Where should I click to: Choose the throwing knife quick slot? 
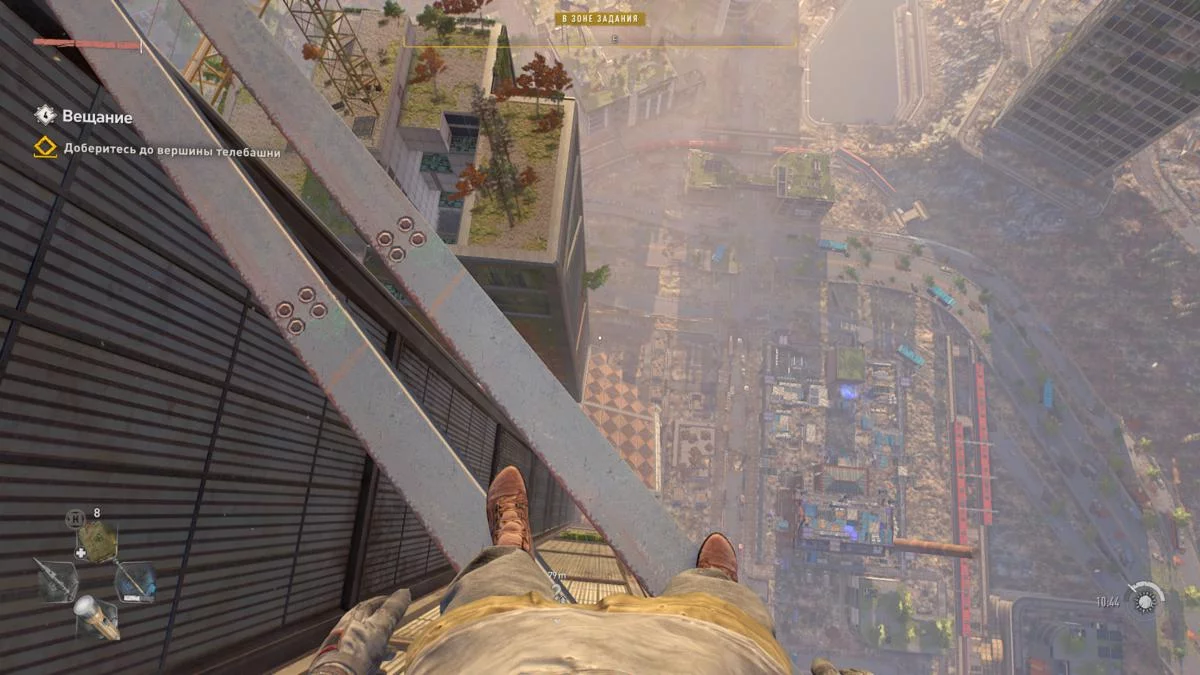56,580
